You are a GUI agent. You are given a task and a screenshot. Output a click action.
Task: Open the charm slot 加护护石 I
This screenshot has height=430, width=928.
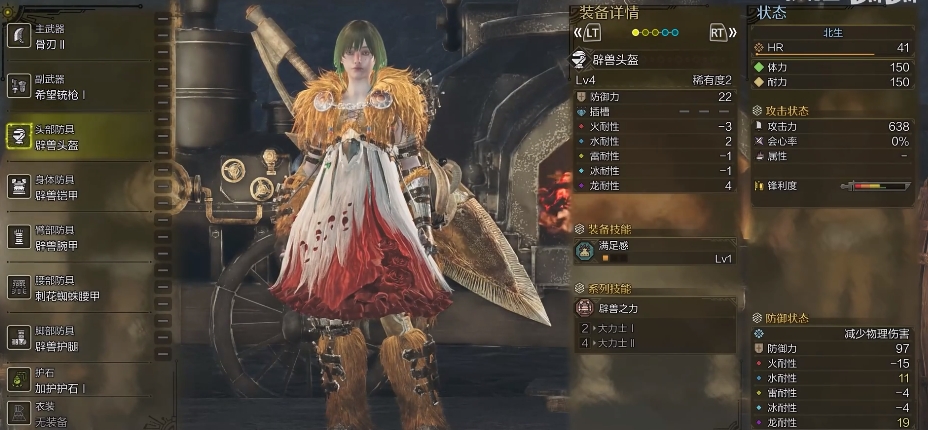[80, 381]
